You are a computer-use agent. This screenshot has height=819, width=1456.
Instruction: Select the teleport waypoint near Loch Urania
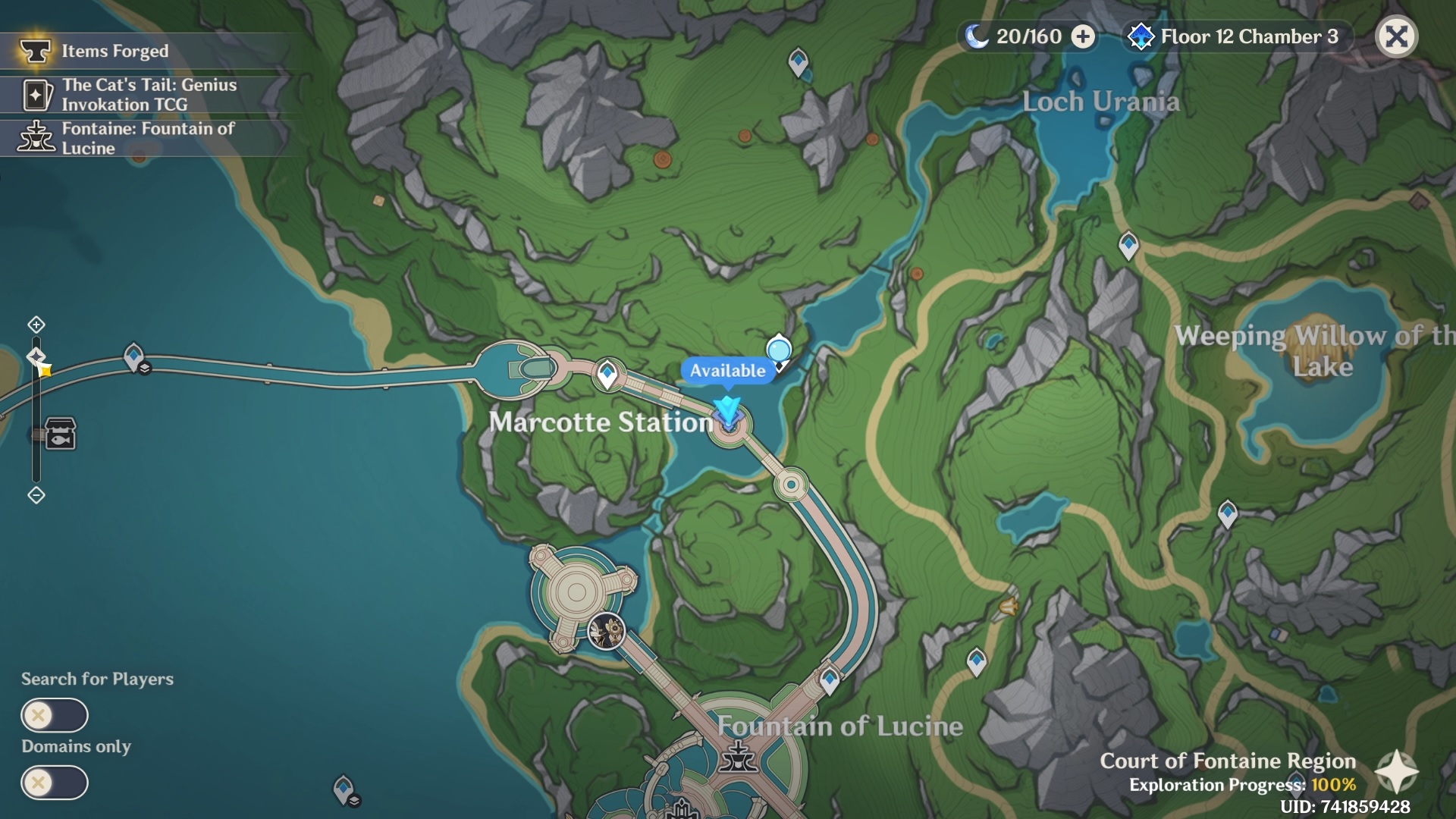(798, 61)
